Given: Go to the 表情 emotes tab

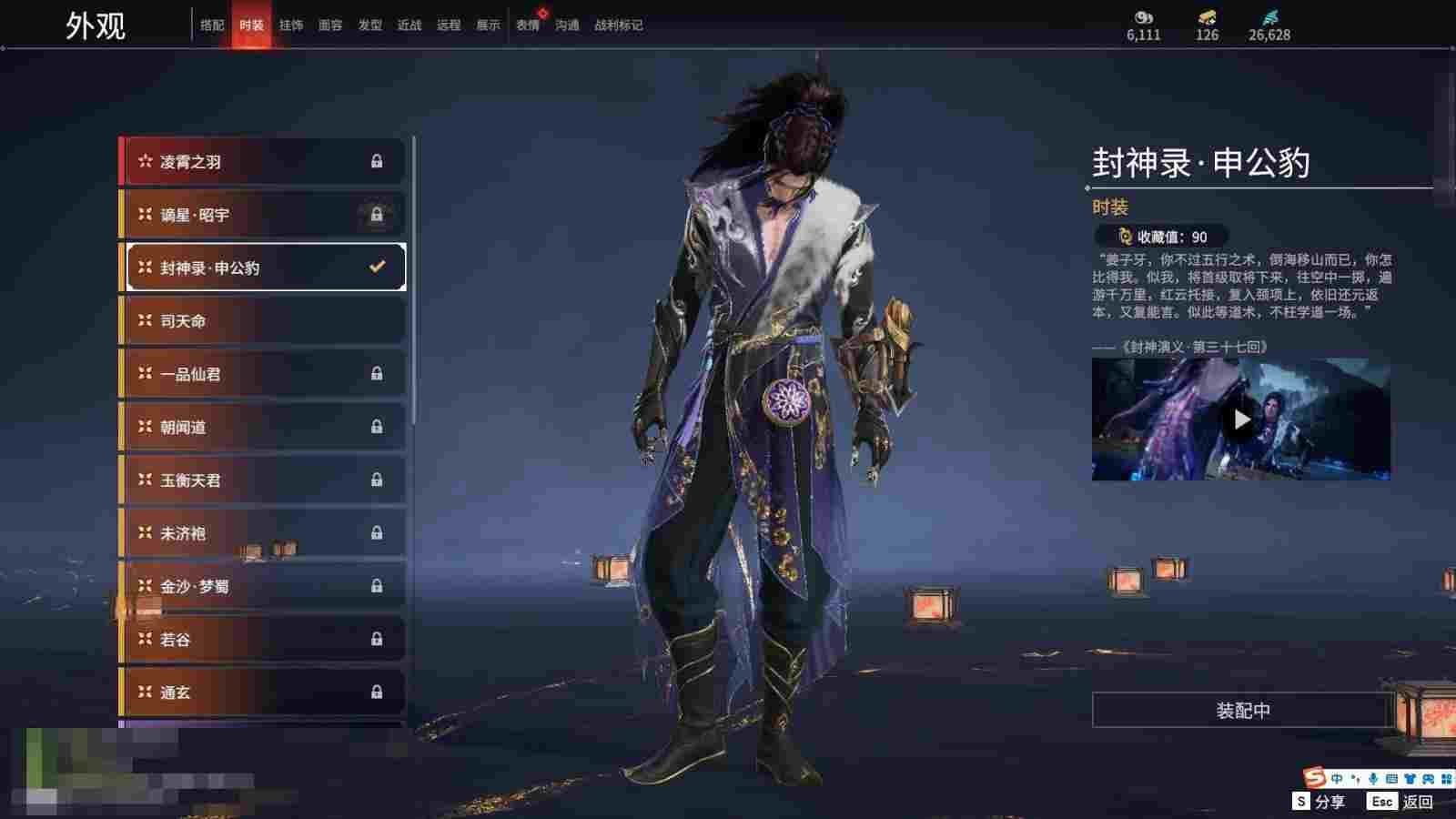Looking at the screenshot, I should (x=528, y=25).
